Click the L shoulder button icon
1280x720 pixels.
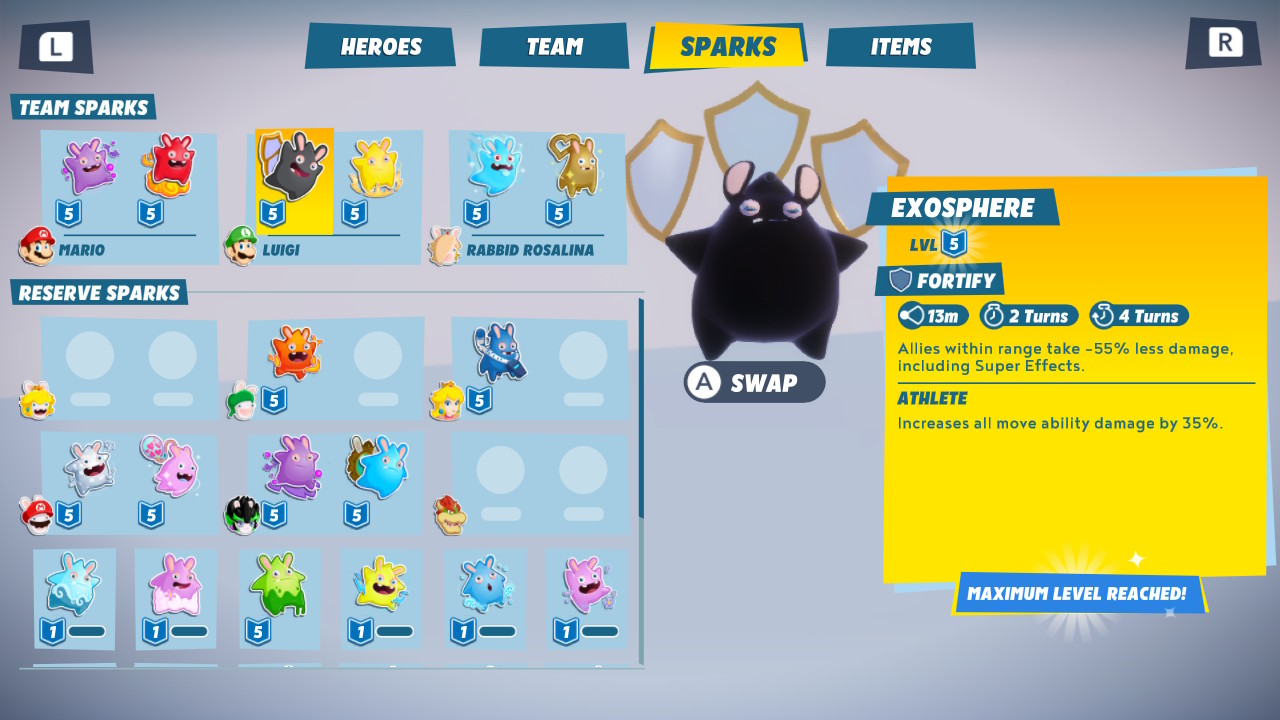tap(56, 45)
